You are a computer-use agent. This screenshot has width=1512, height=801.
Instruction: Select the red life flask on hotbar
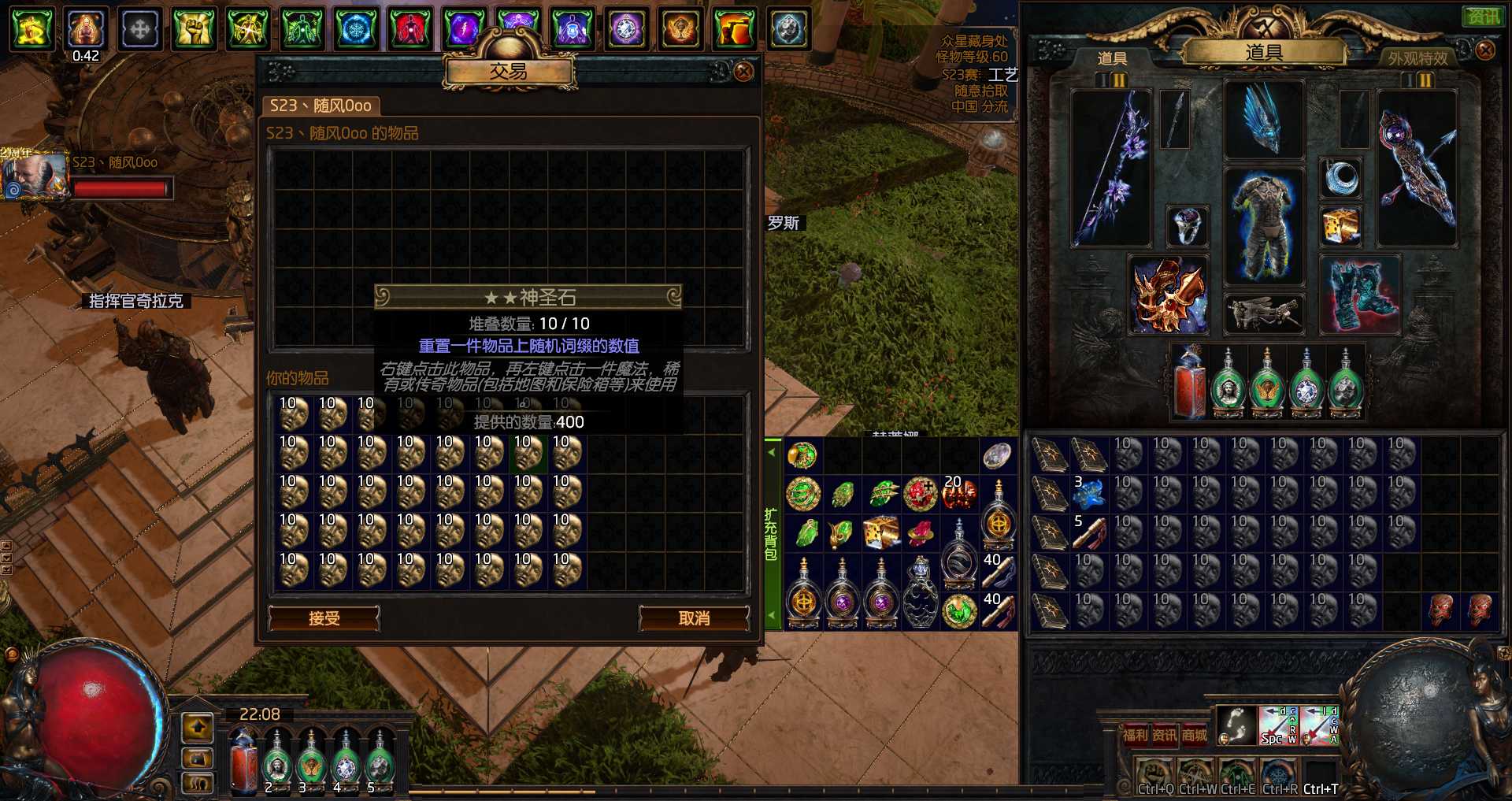click(x=243, y=762)
